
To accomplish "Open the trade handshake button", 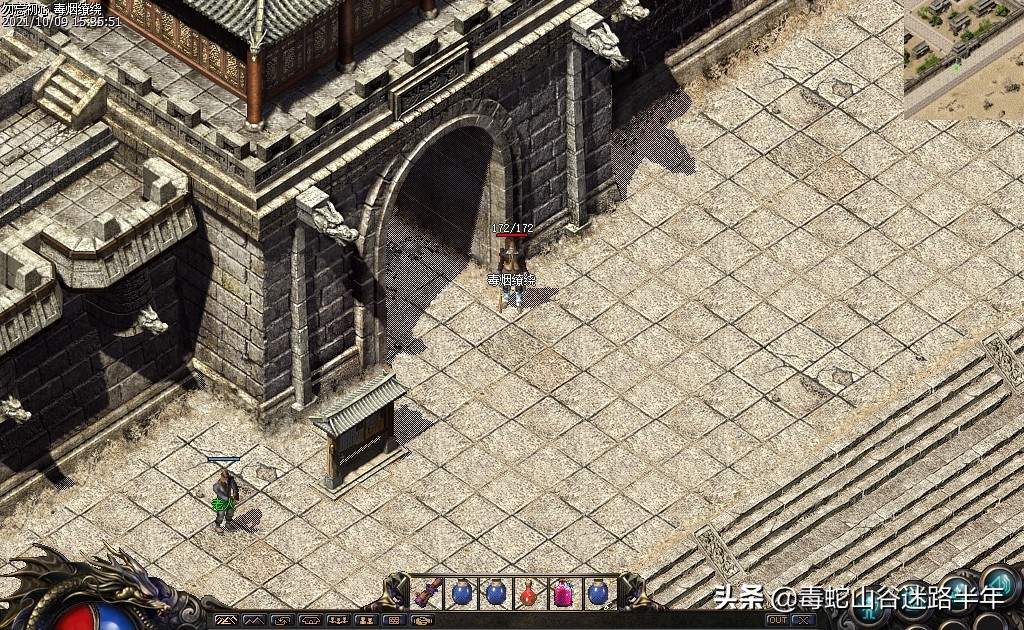I will pos(421,620).
